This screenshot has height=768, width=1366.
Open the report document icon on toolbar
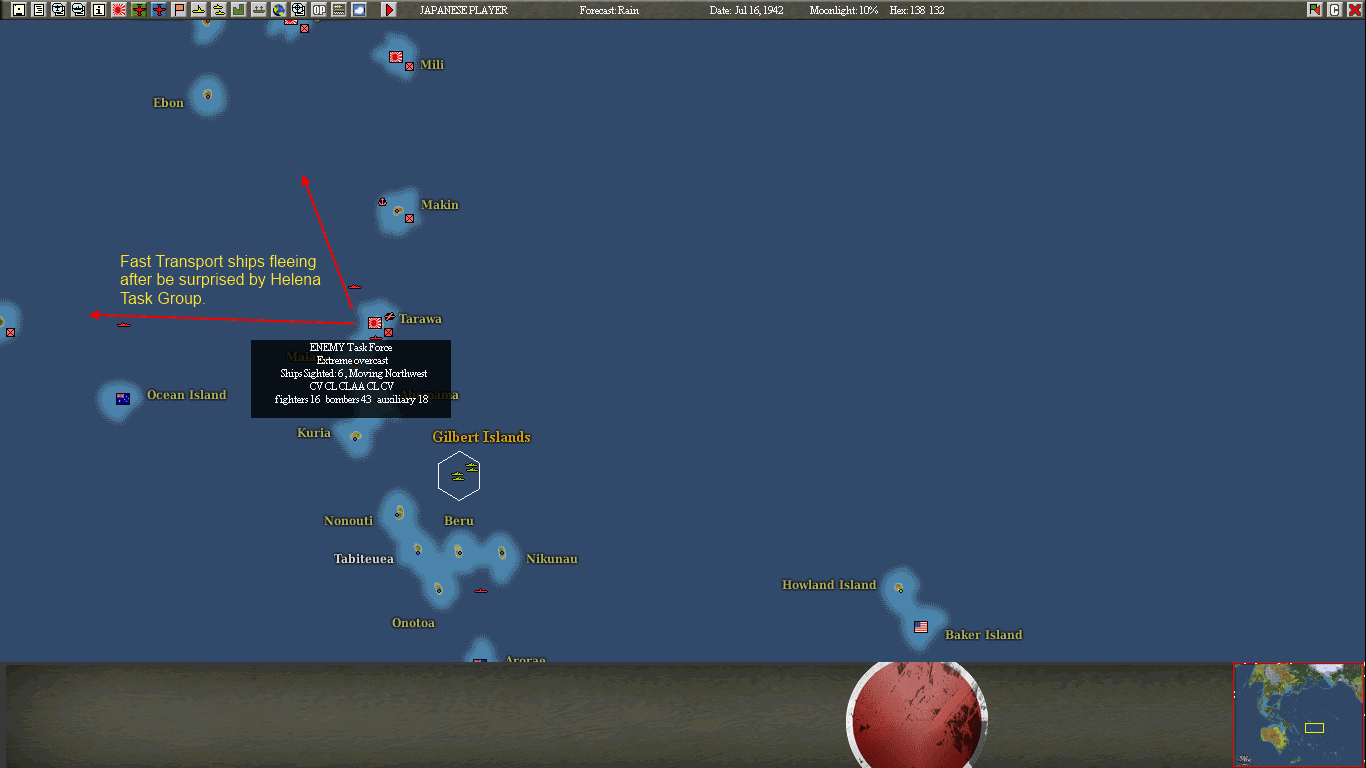[x=38, y=9]
